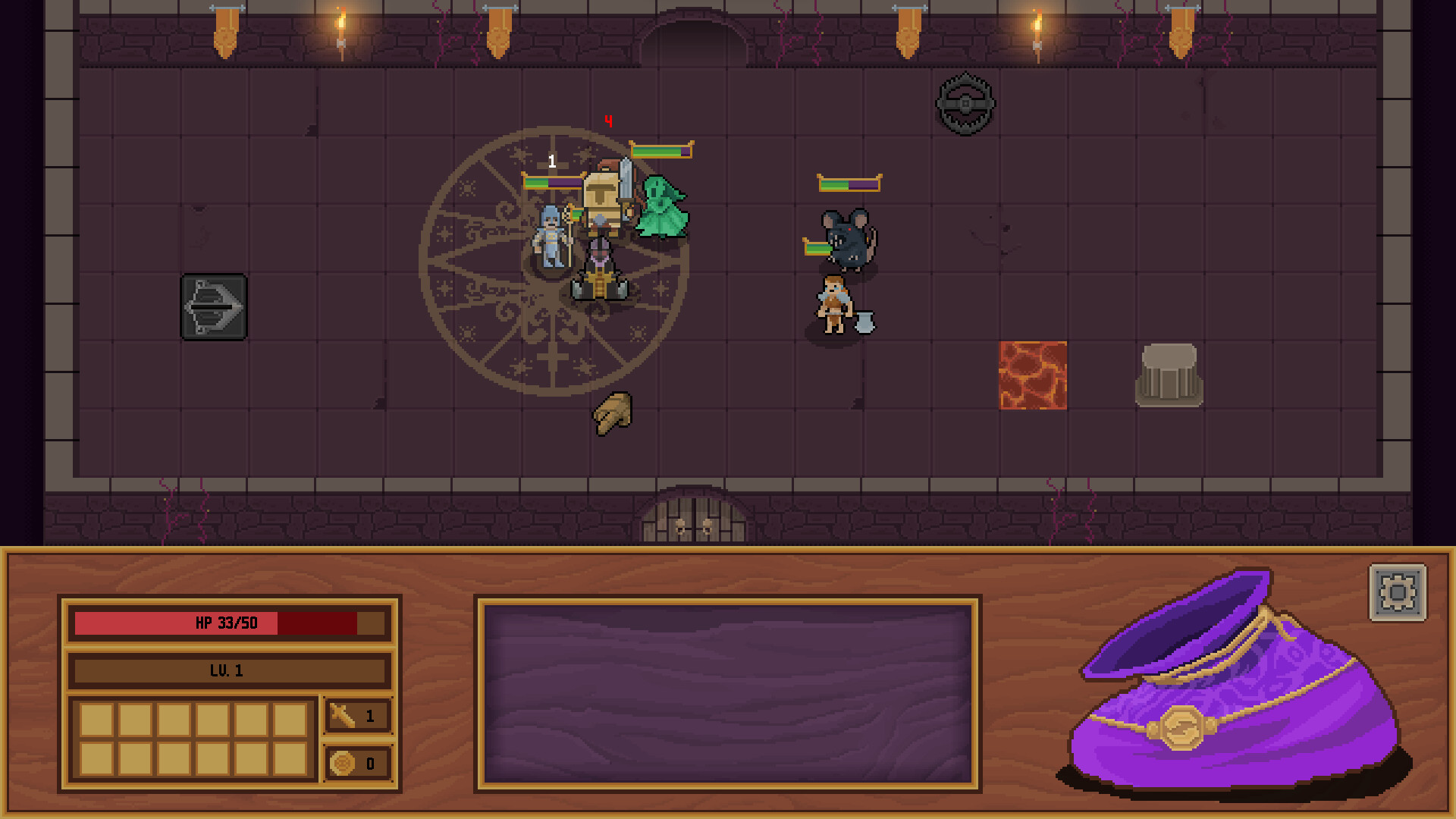Click the bear trap on the floor
Viewport: 1456px width, 819px height.
click(965, 102)
